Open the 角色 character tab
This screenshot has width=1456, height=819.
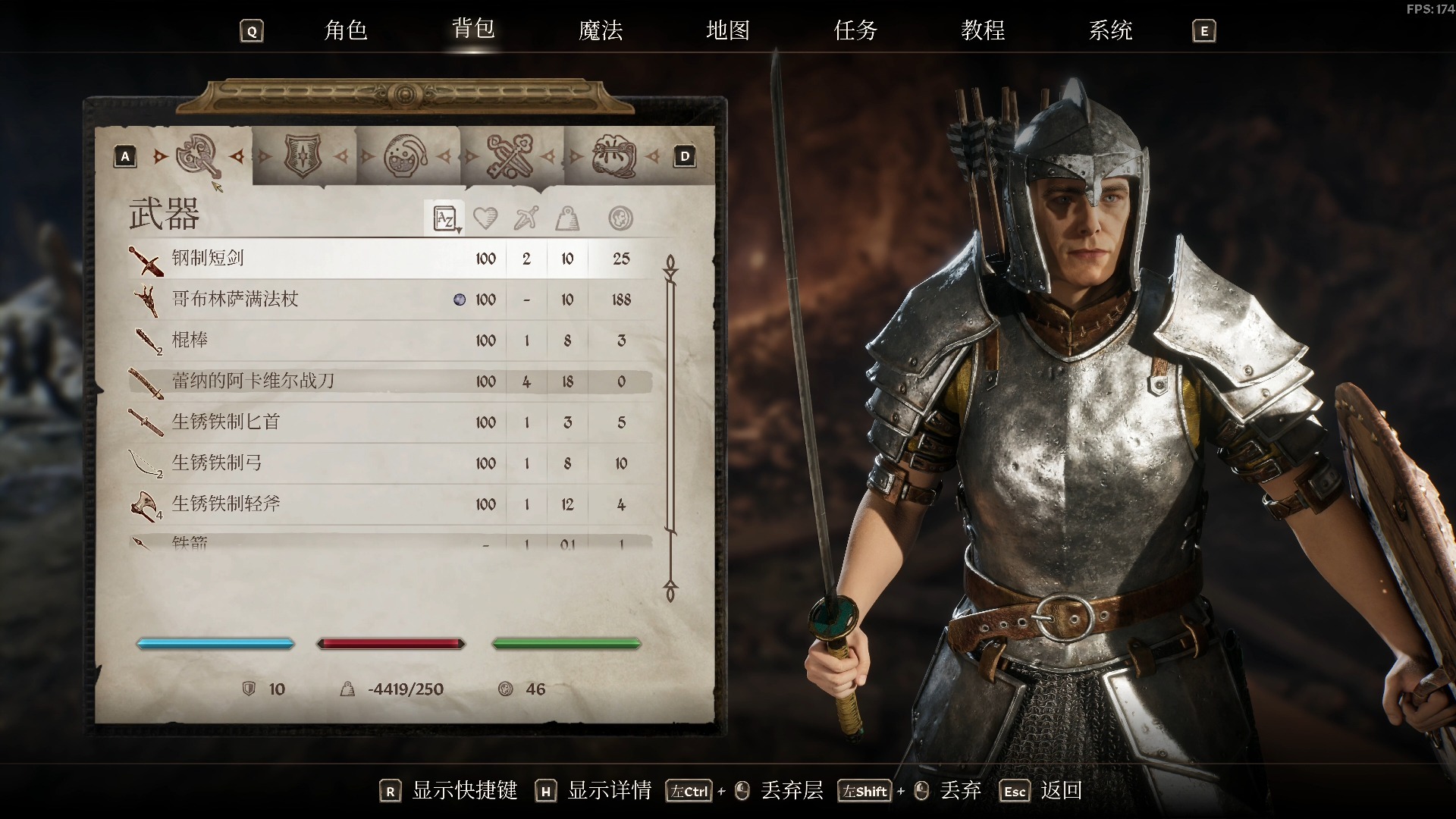pyautogui.click(x=346, y=30)
